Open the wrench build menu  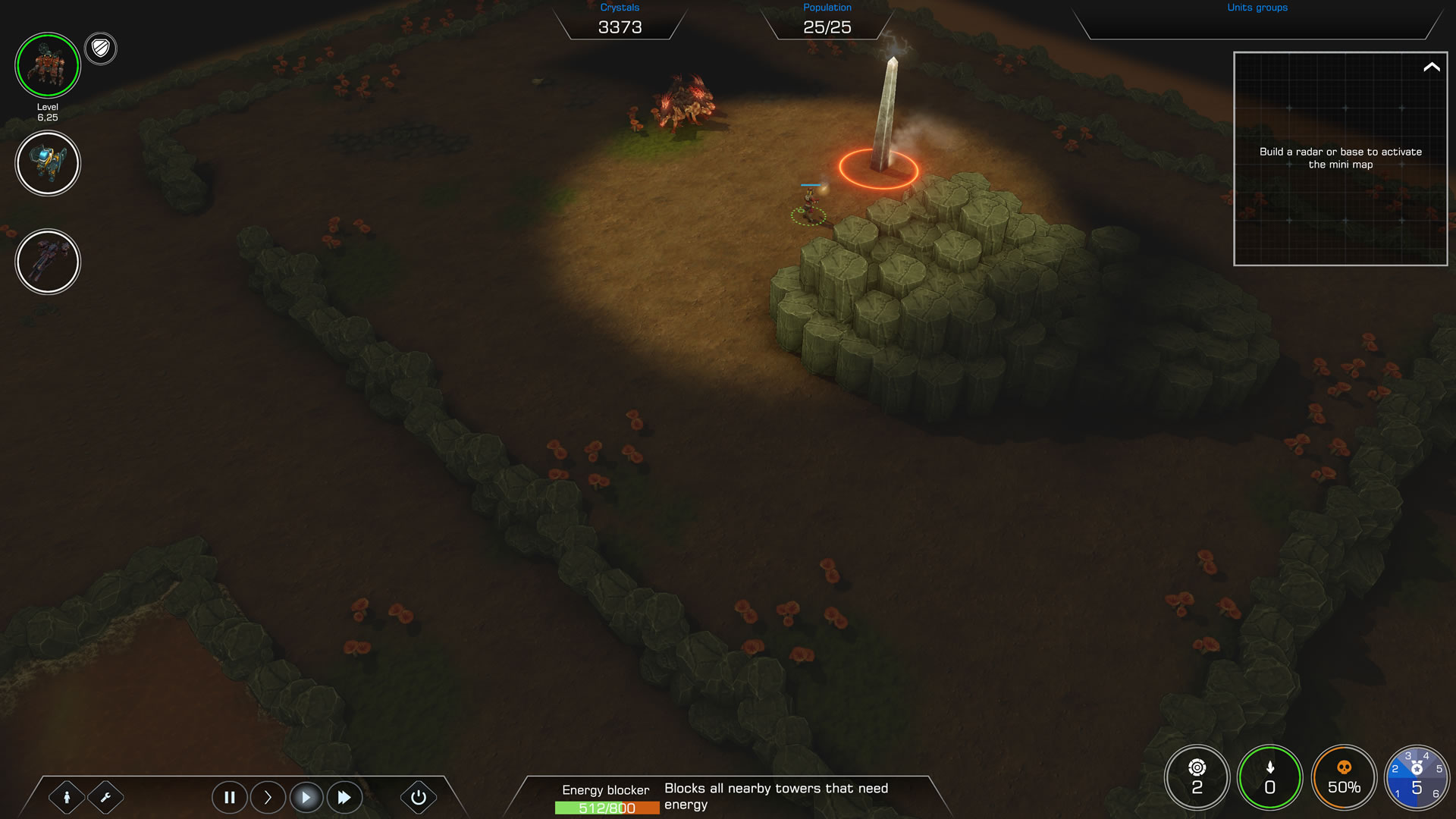coord(105,797)
